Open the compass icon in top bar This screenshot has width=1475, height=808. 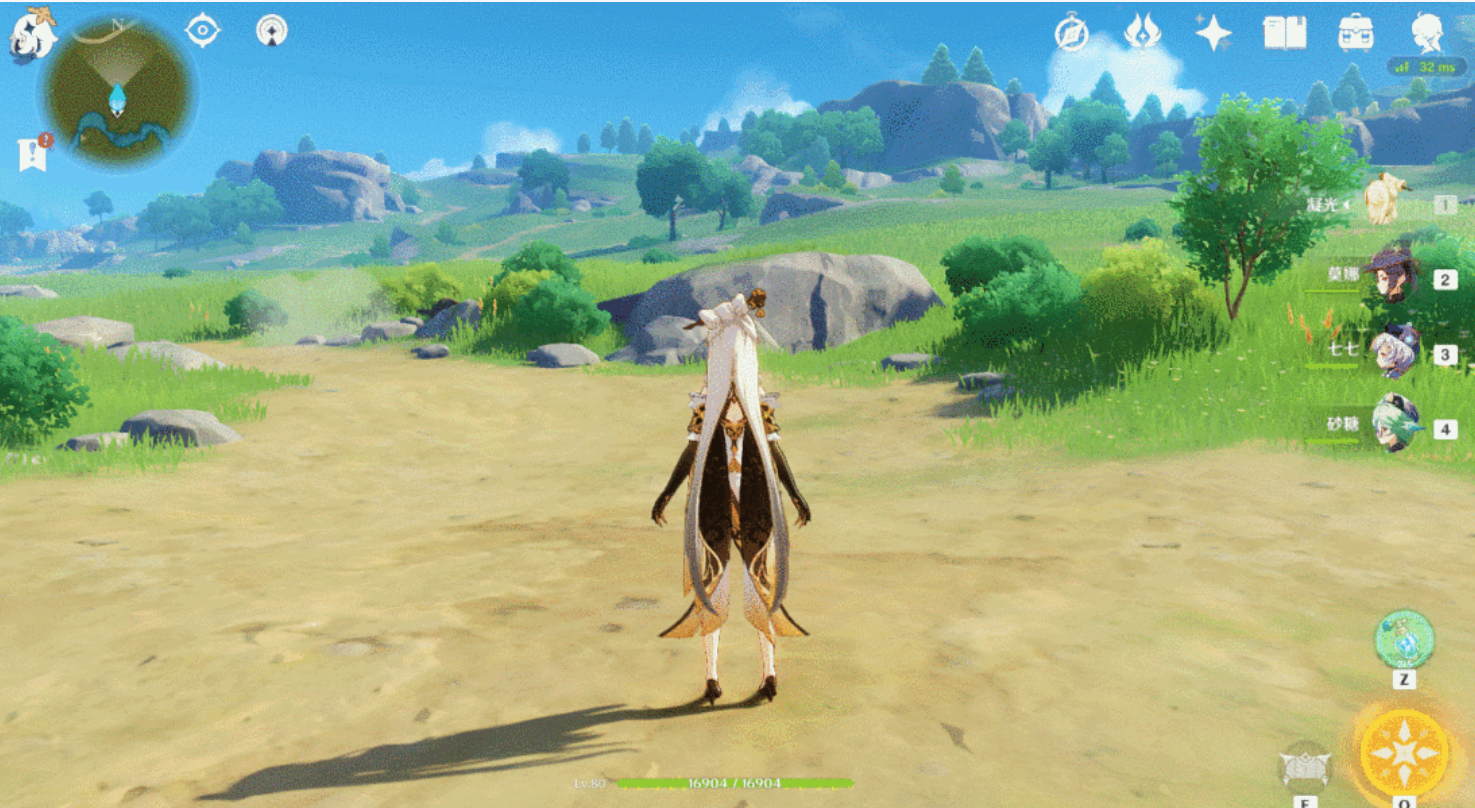[1071, 34]
